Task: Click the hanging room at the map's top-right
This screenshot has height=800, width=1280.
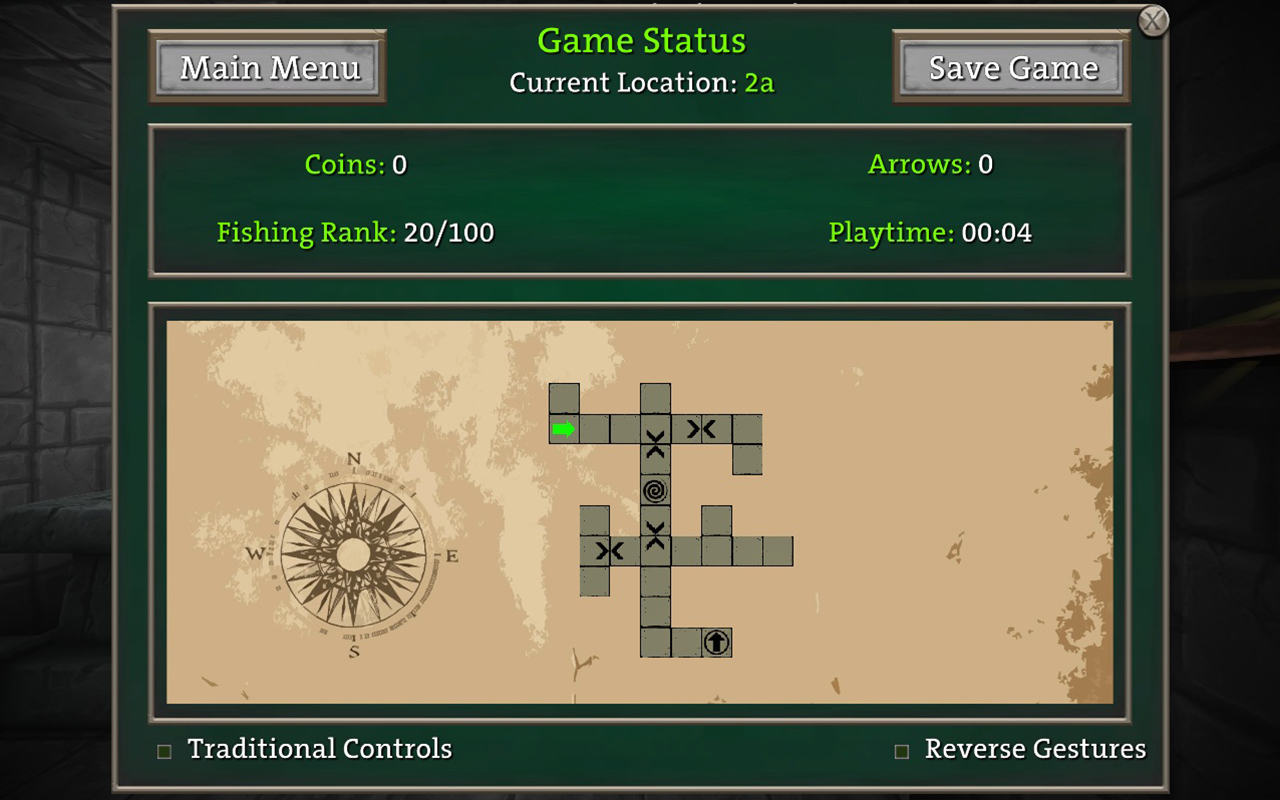Action: [x=748, y=458]
